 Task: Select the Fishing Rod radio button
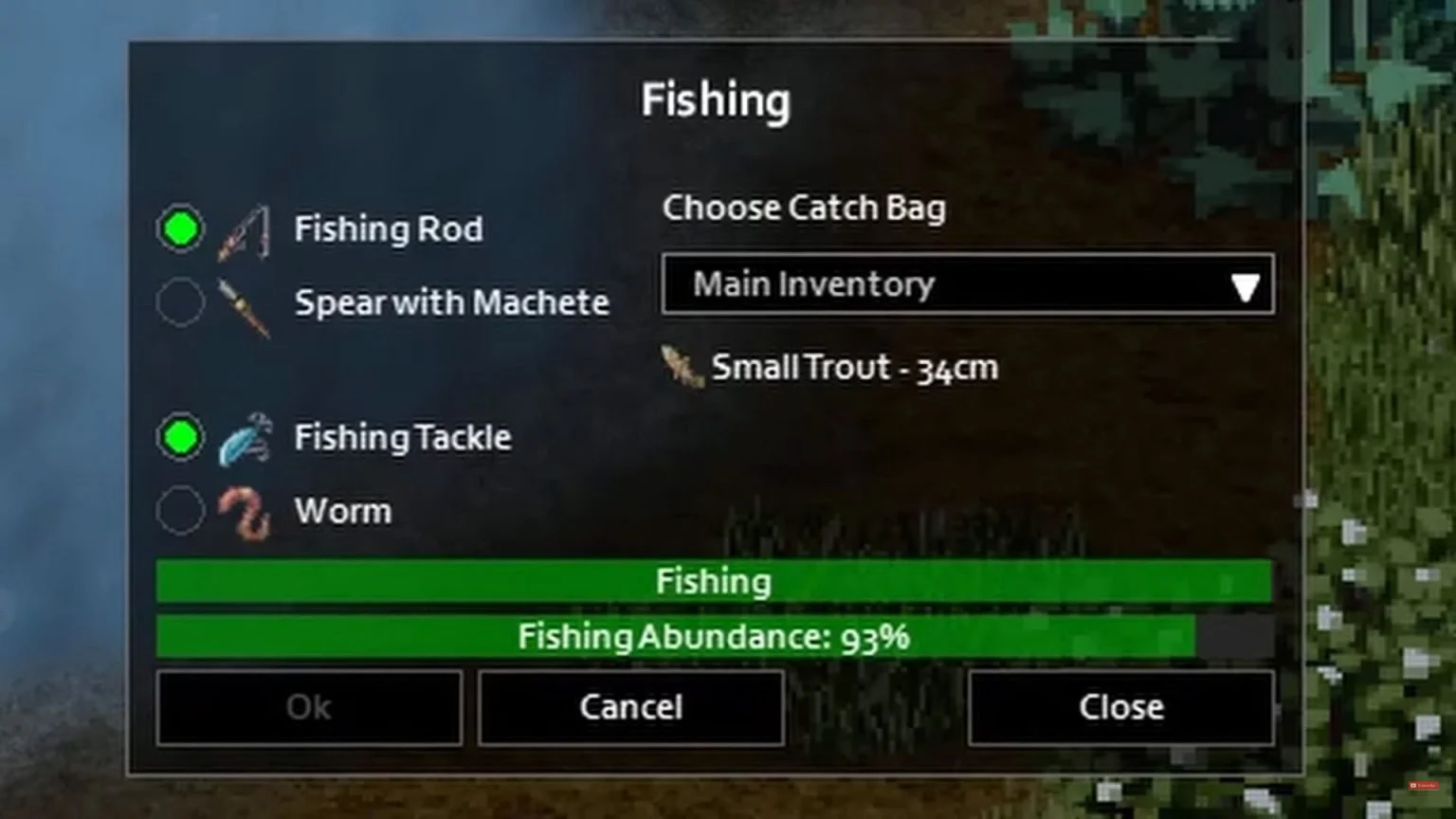(180, 227)
